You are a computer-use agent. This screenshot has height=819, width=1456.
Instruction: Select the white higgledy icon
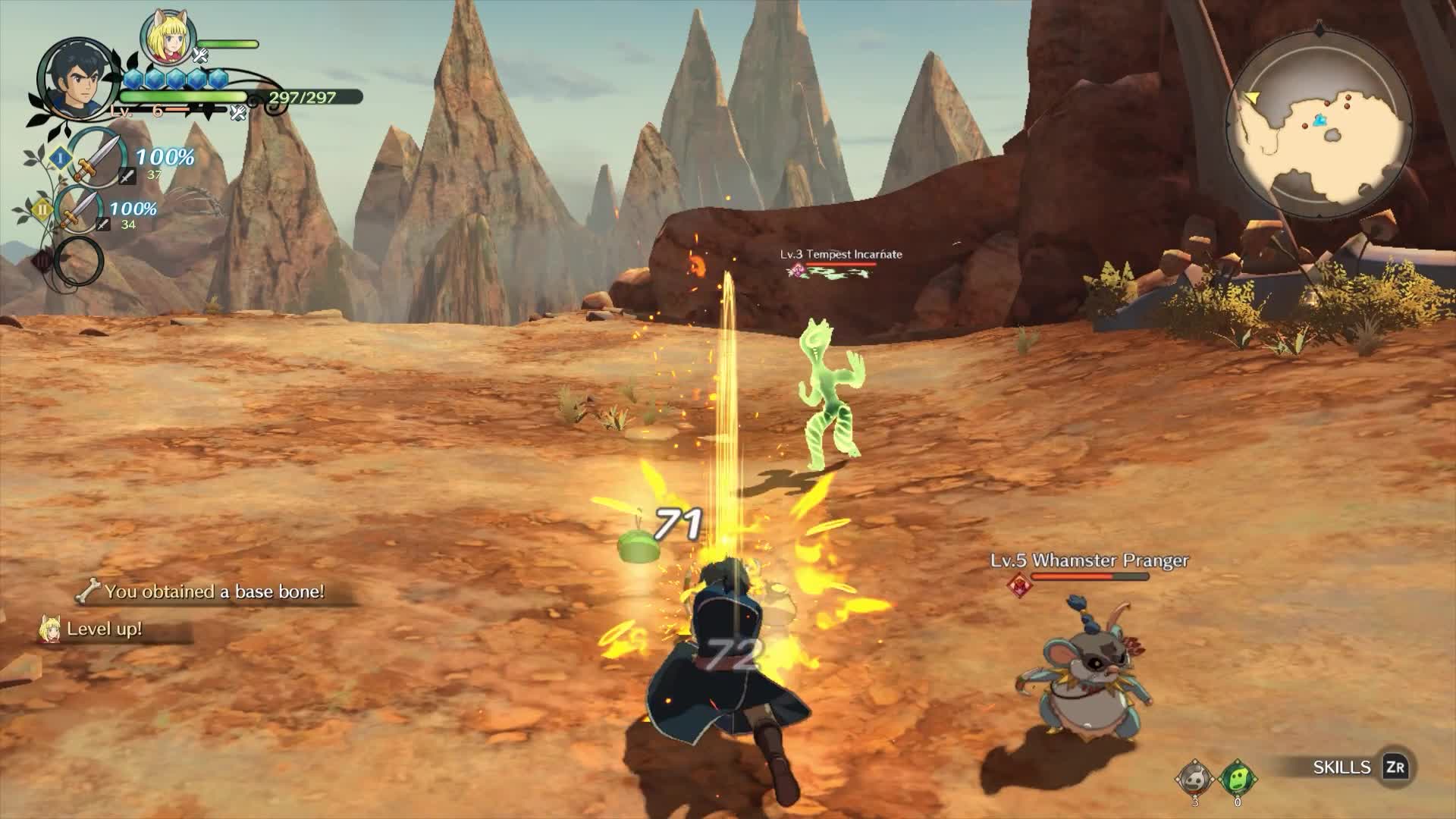coord(1194,777)
